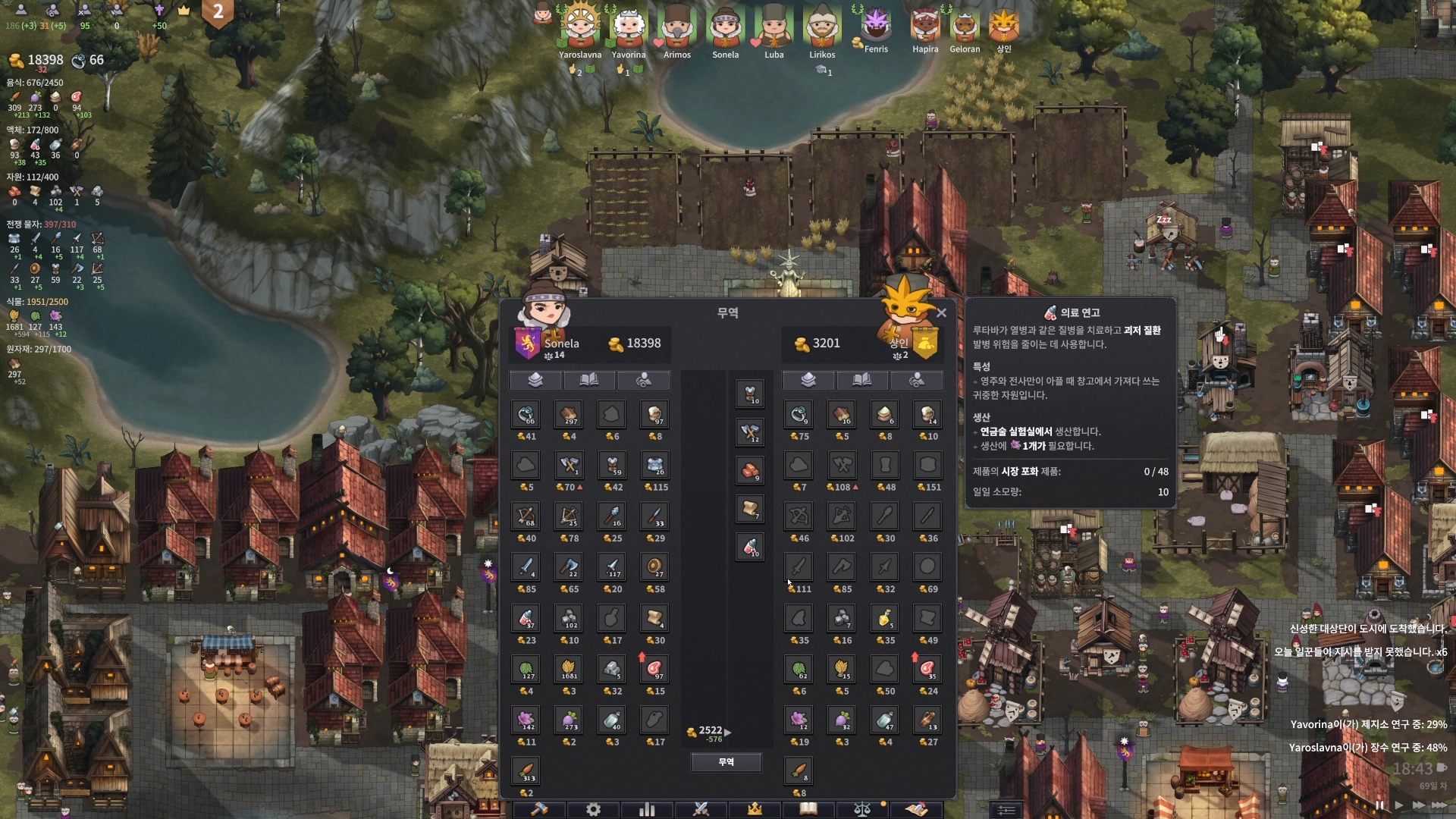Select the Fenris faction portrait
This screenshot has height=819, width=1456.
pyautogui.click(x=876, y=26)
